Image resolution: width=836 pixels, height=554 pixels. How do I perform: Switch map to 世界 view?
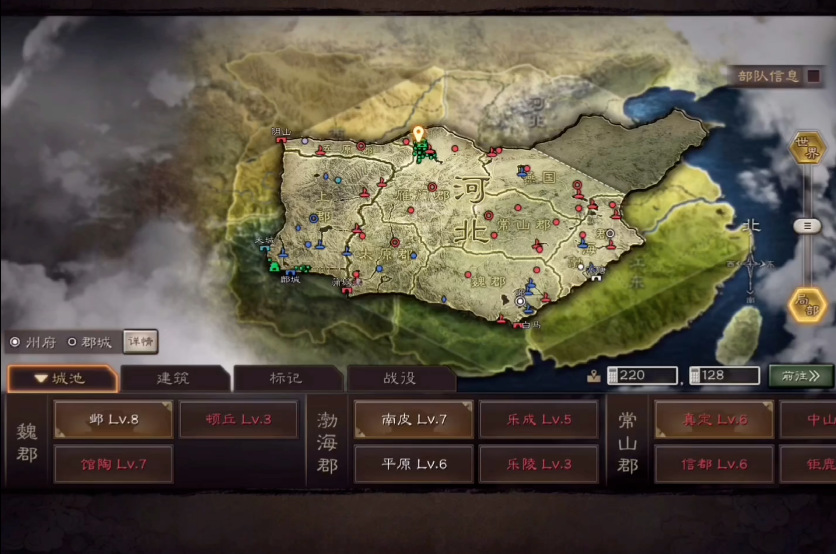(806, 148)
